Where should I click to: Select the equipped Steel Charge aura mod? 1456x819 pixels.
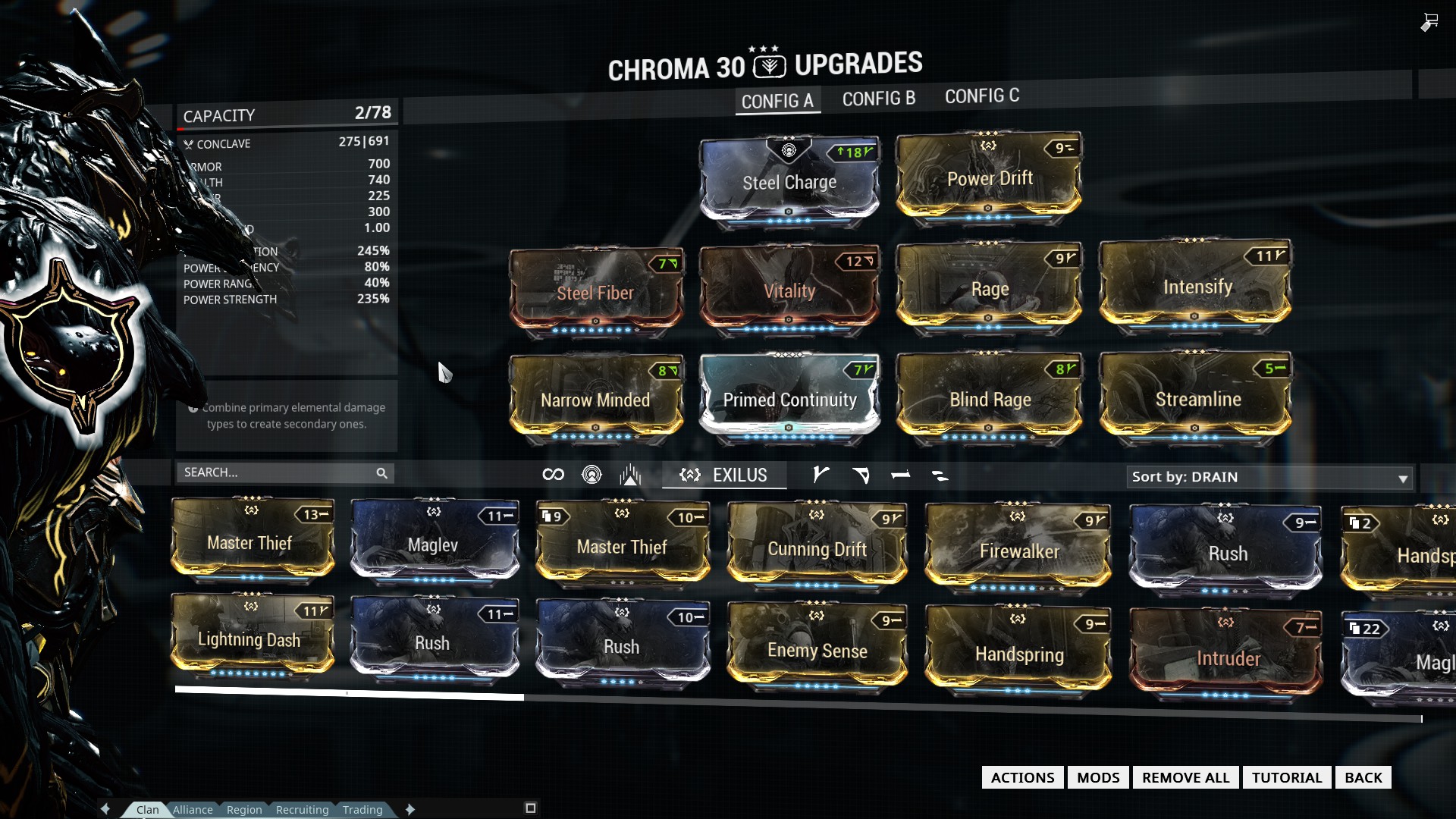tap(789, 182)
